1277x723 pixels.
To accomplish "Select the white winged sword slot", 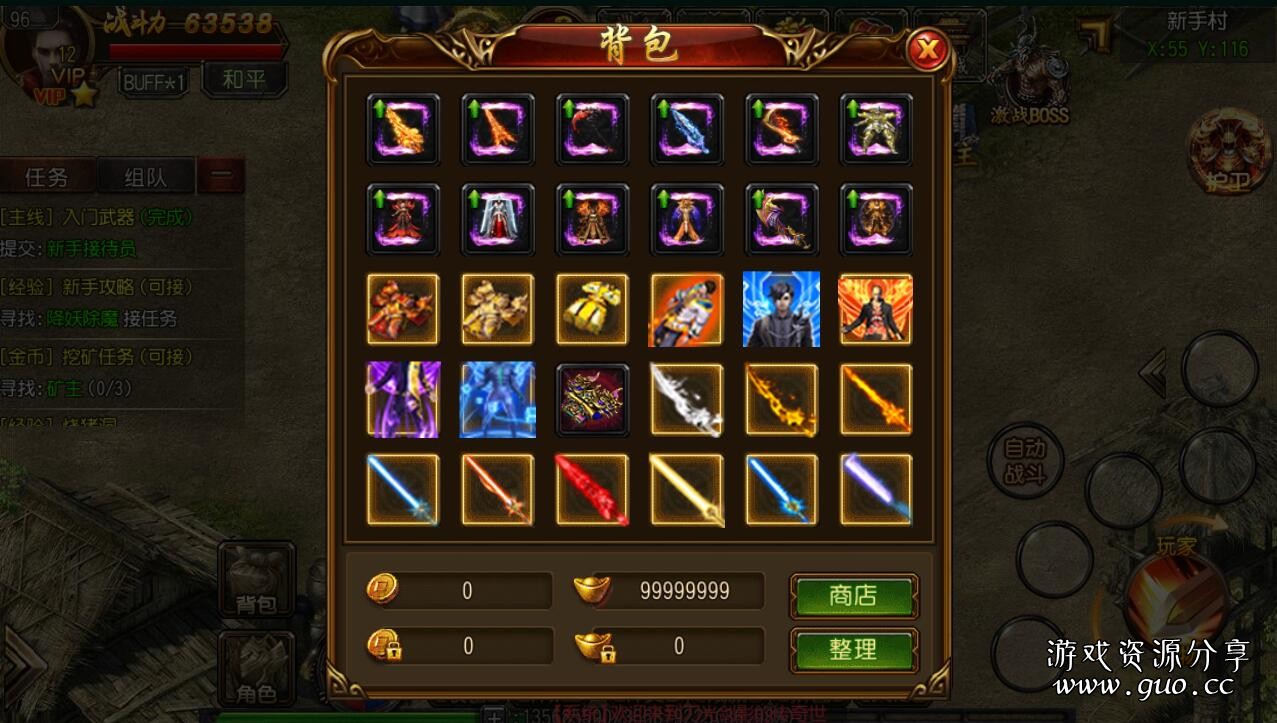I will coord(687,399).
